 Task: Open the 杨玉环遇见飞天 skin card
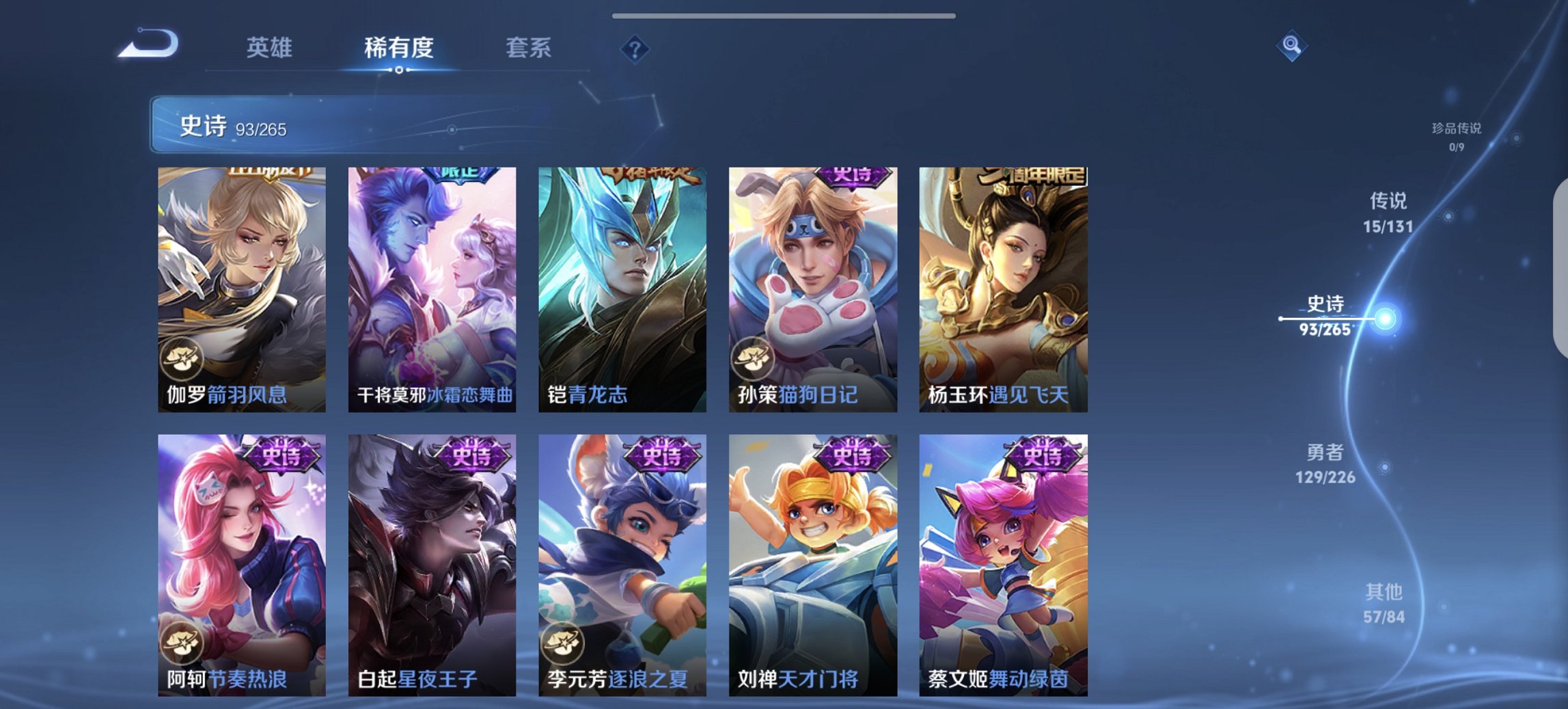[1002, 287]
